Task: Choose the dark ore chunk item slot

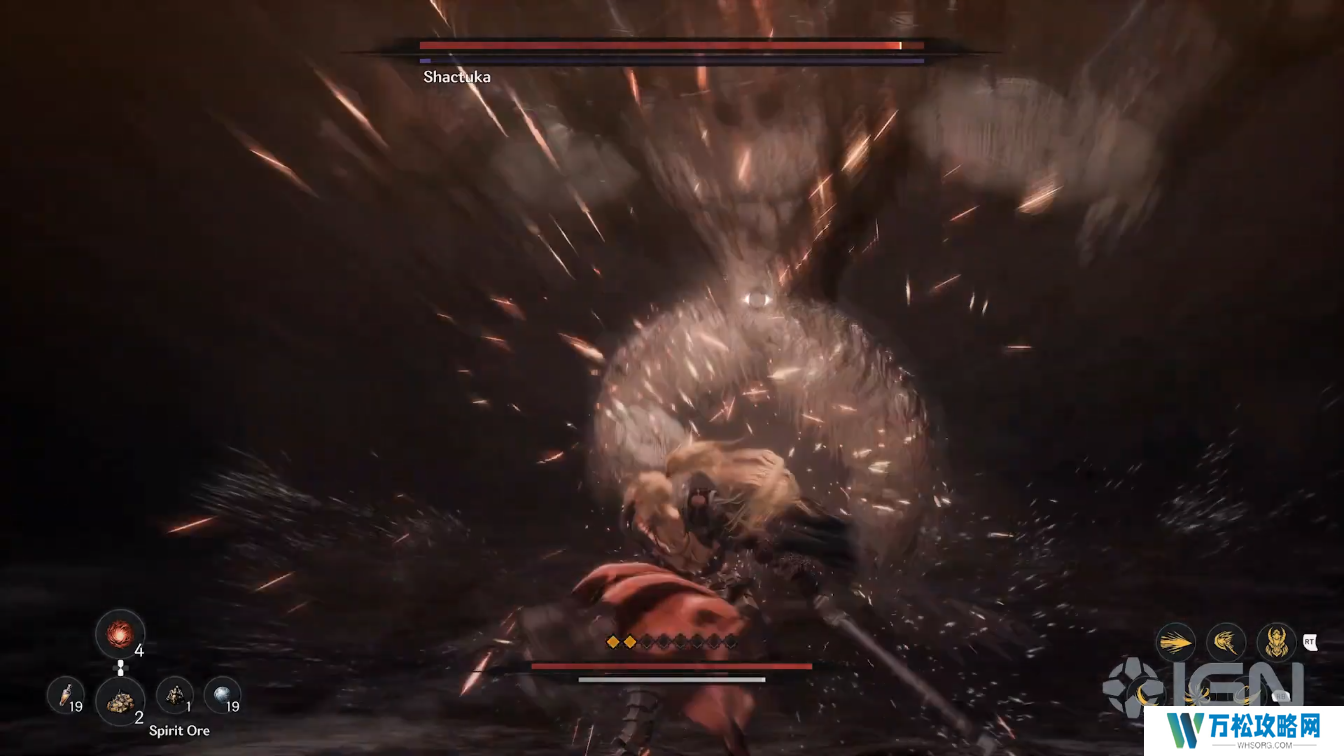Action: tap(174, 694)
